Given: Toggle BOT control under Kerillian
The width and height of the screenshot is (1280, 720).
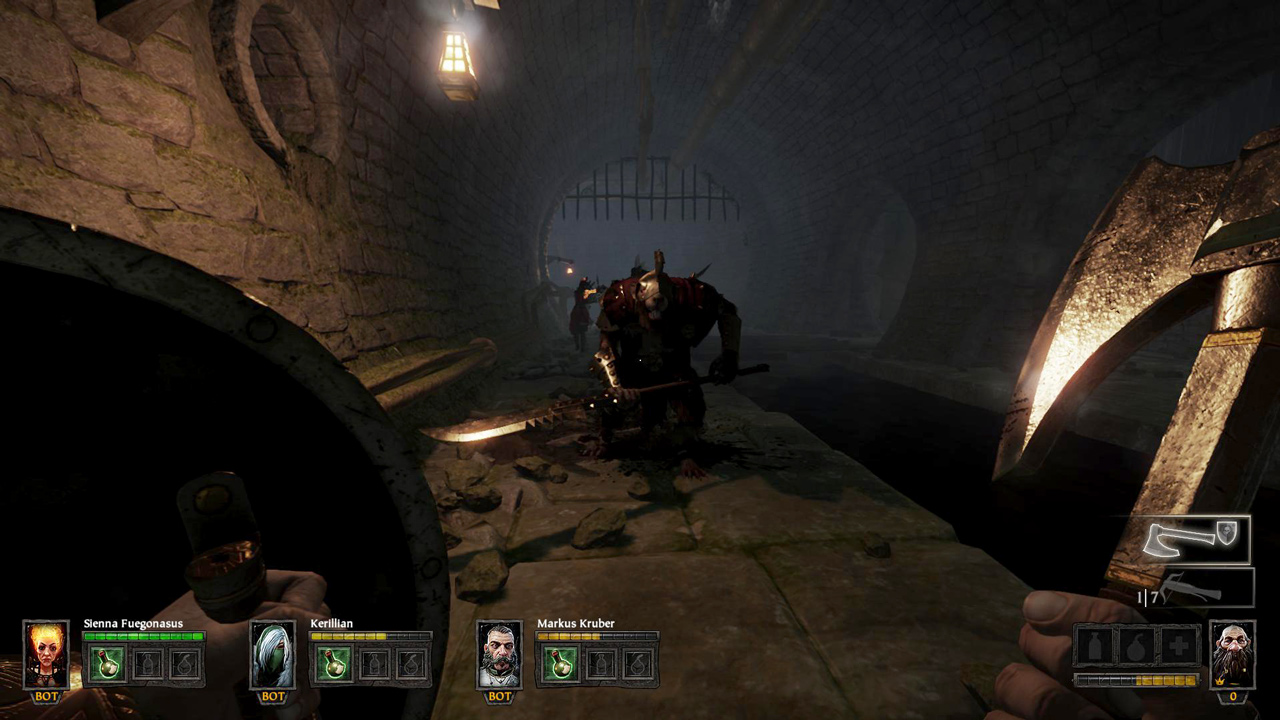Looking at the screenshot, I should (x=271, y=696).
